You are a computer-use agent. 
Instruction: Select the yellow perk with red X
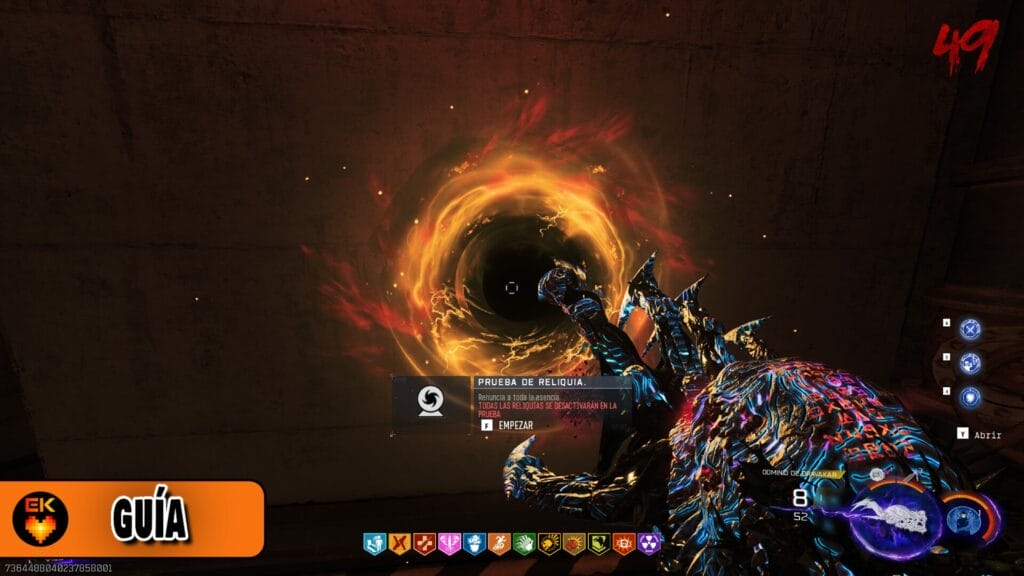[398, 543]
